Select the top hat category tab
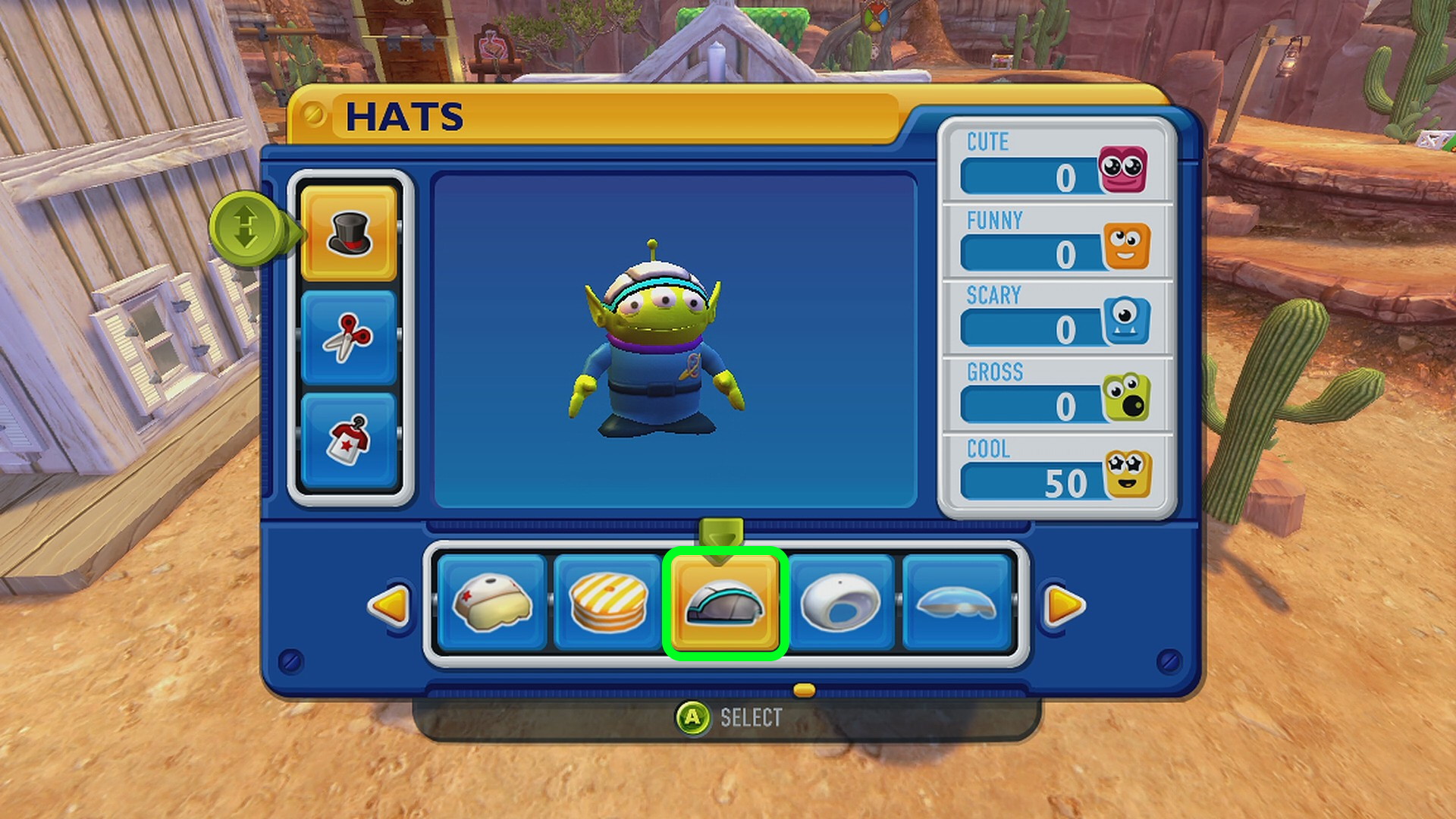This screenshot has height=819, width=1456. tap(349, 233)
